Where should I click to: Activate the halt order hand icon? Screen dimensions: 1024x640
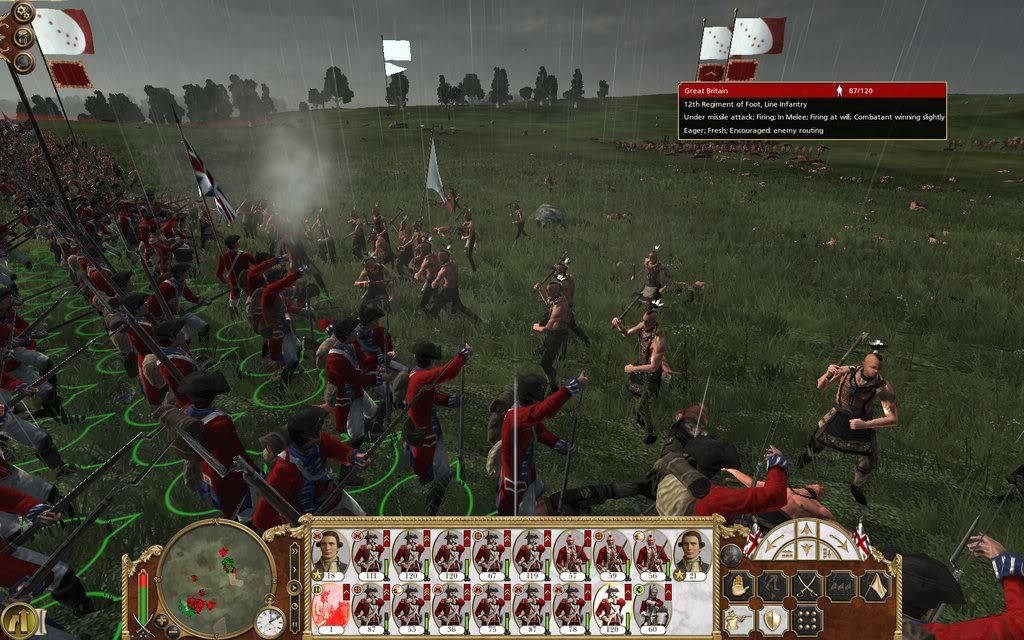coord(739,586)
